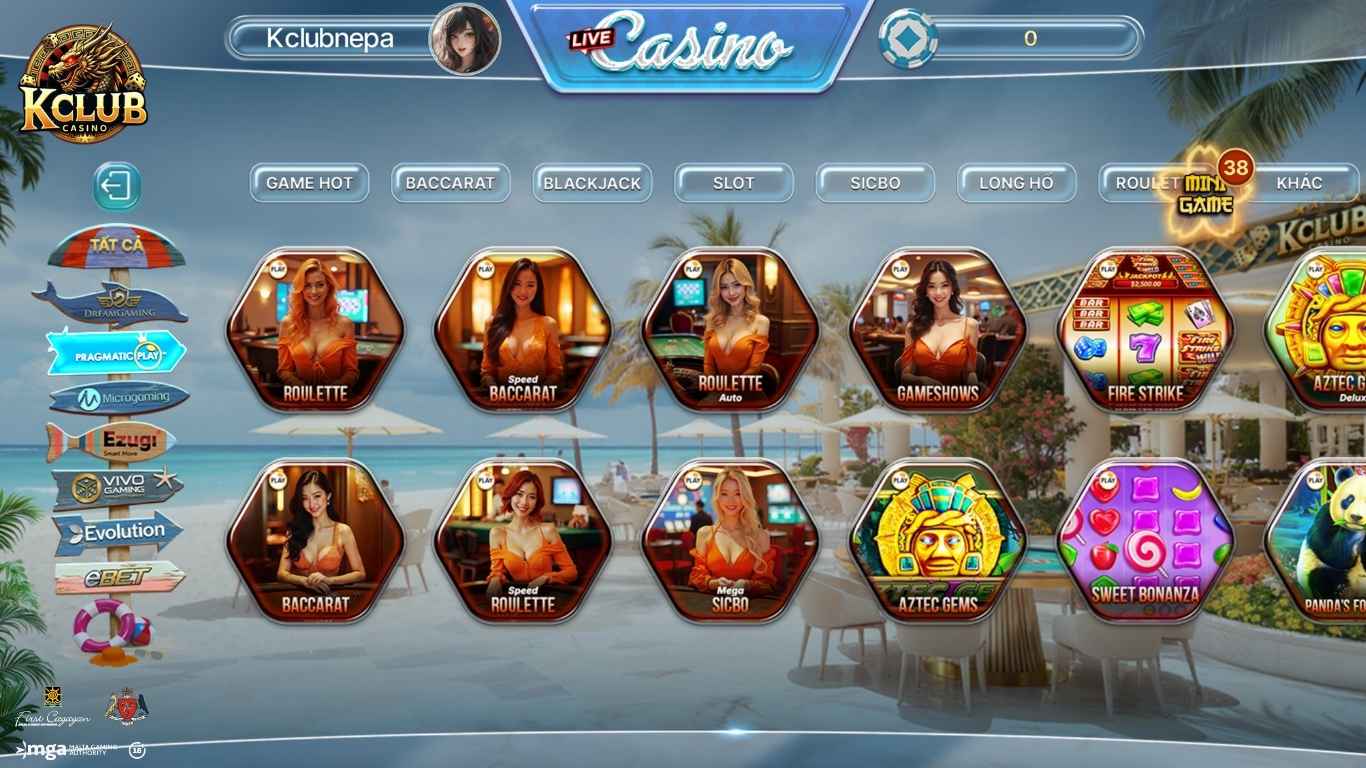1366x768 pixels.
Task: Select the DreamGaming provider sign
Action: point(120,300)
